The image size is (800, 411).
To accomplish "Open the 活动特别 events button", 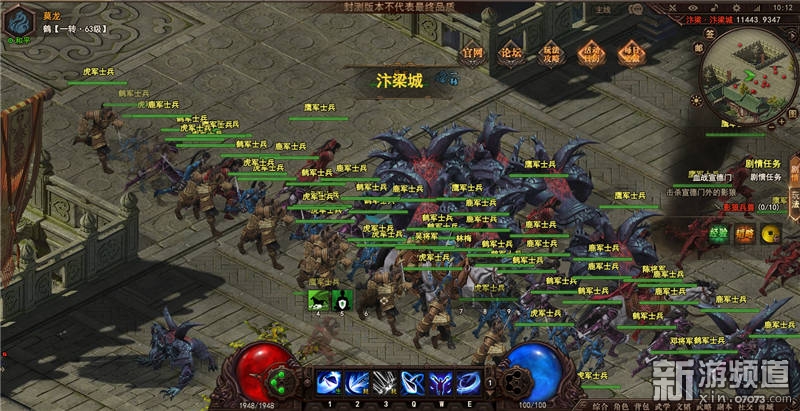I will [592, 52].
